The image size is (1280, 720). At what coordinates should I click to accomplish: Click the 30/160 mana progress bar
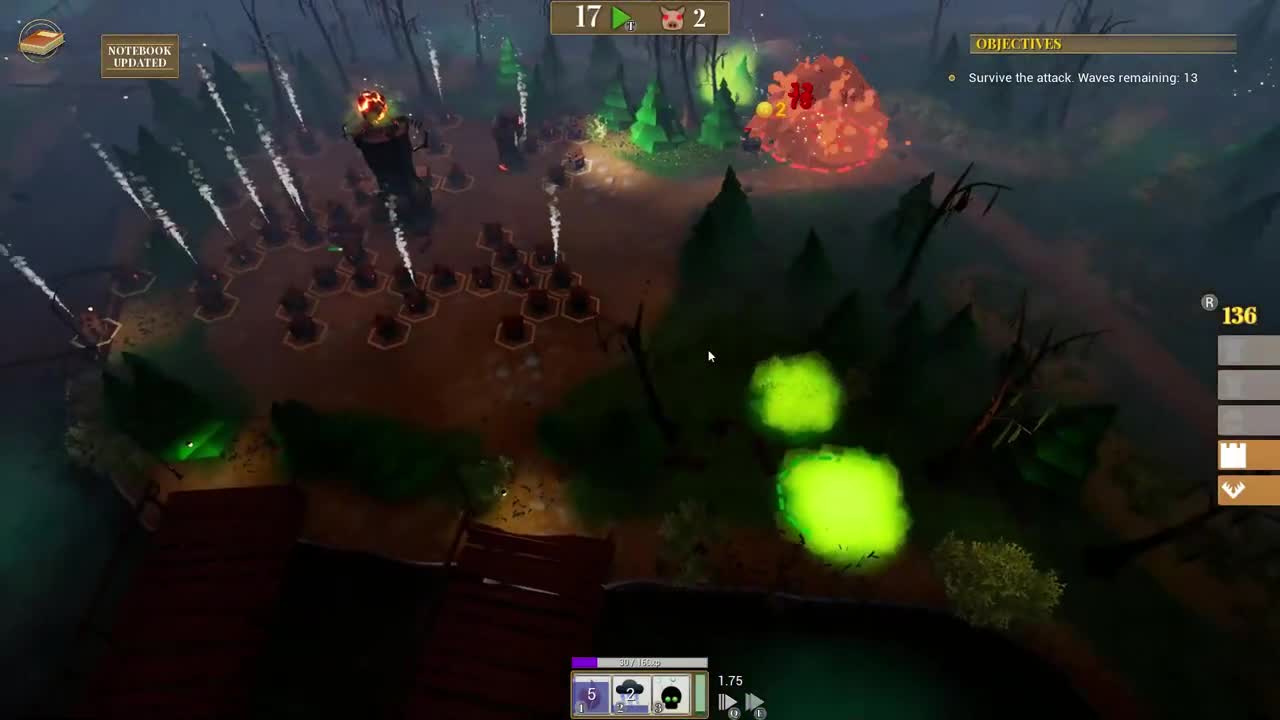[x=638, y=662]
